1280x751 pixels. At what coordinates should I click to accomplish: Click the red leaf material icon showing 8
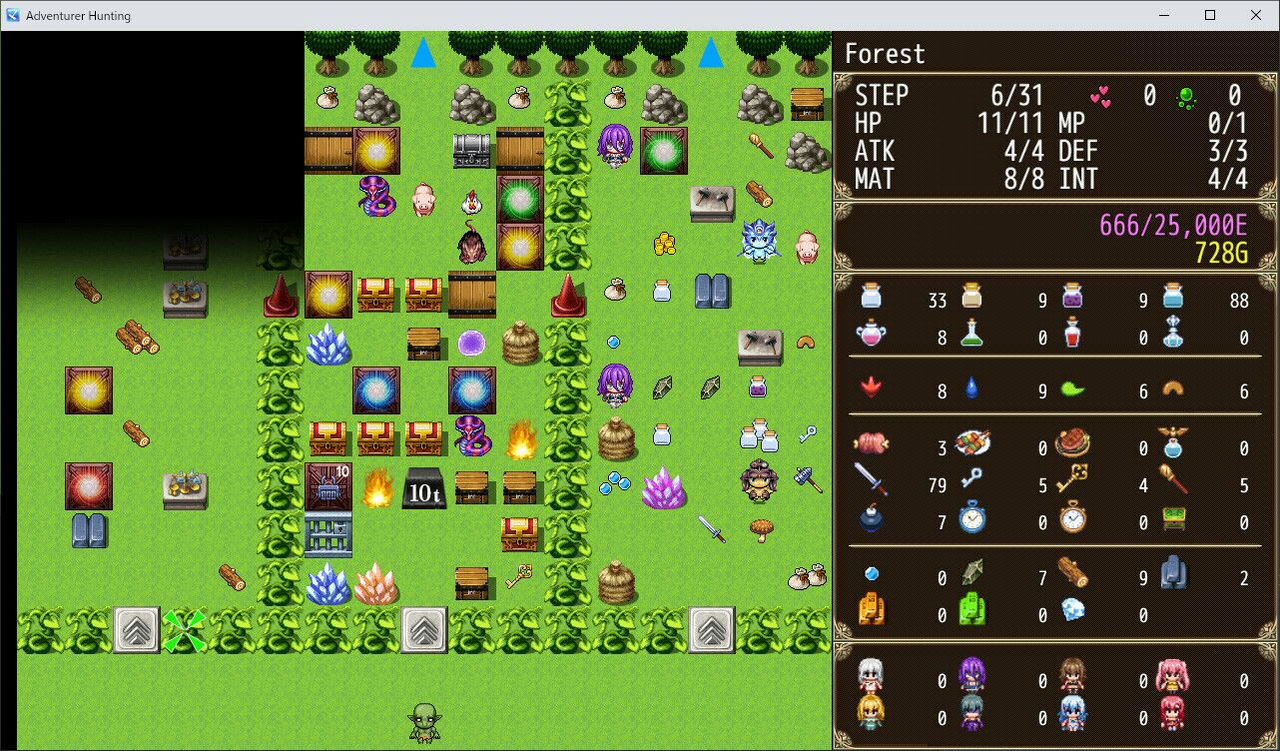tap(871, 390)
